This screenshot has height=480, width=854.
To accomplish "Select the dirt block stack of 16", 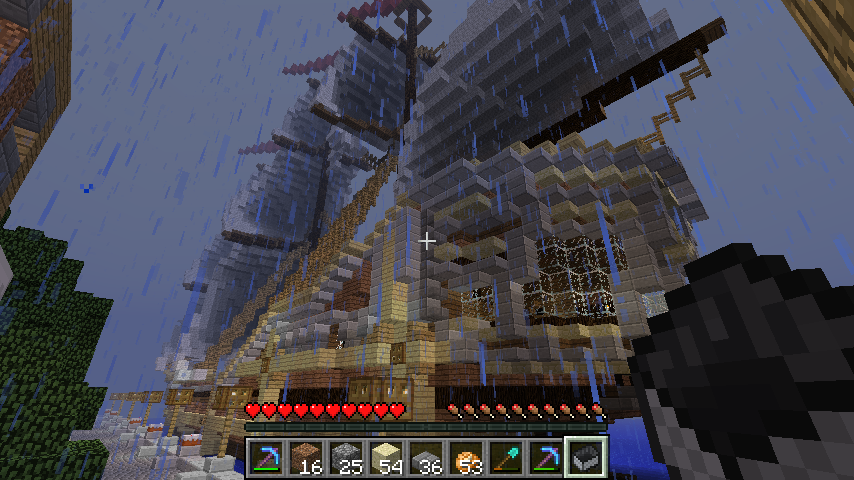I will click(306, 458).
